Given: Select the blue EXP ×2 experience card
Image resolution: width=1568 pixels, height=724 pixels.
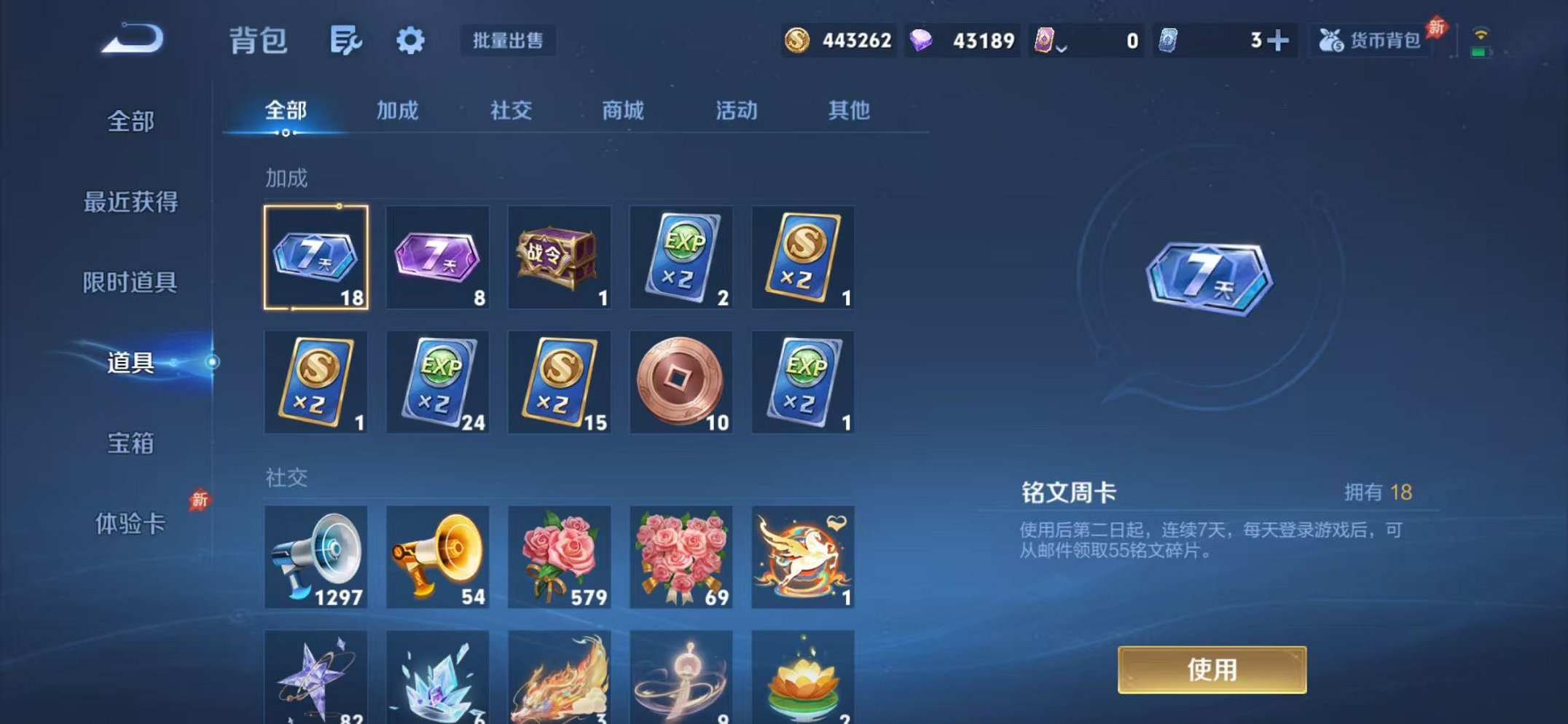Looking at the screenshot, I should [x=681, y=259].
